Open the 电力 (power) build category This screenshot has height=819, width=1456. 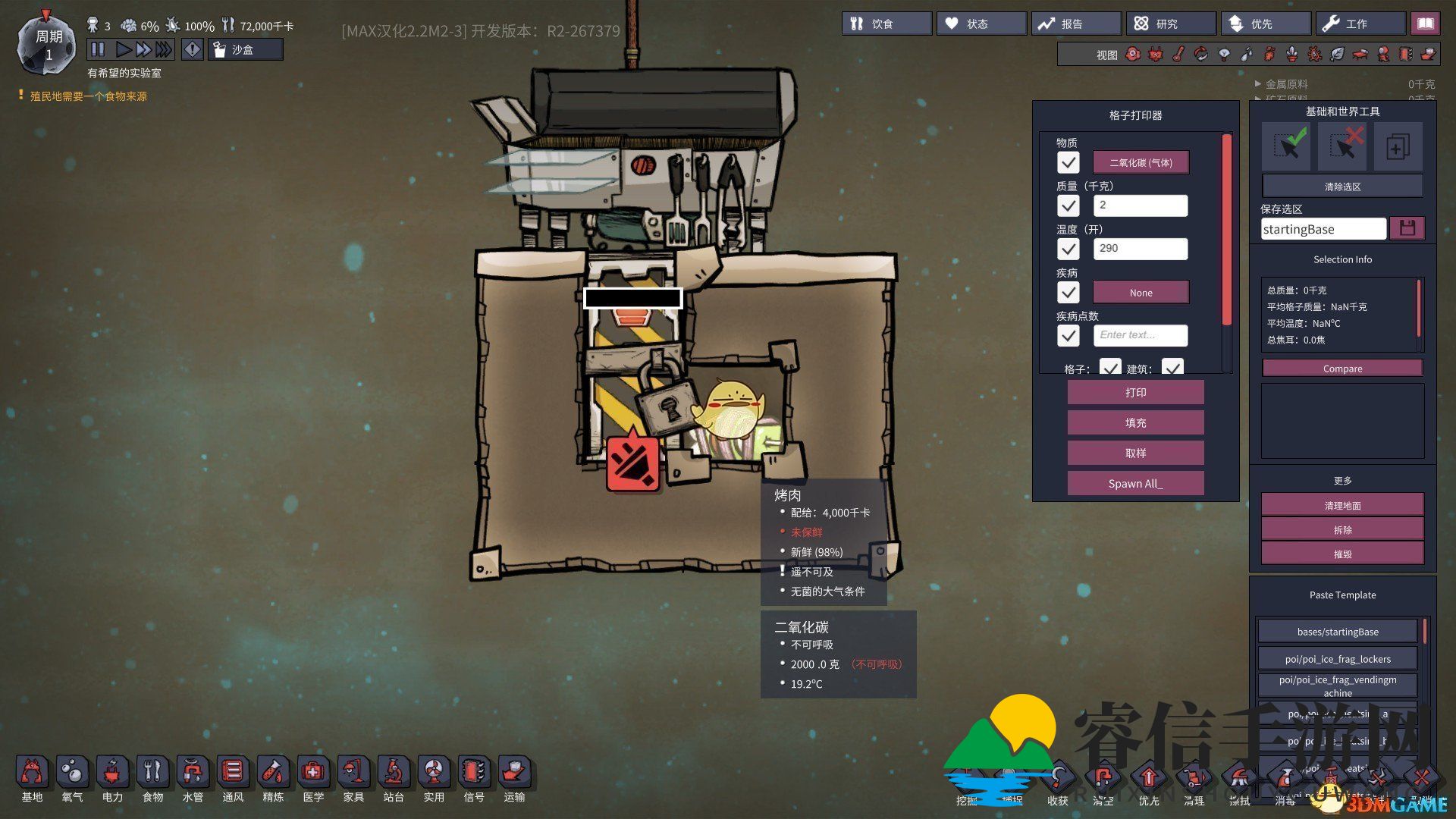pos(112,775)
